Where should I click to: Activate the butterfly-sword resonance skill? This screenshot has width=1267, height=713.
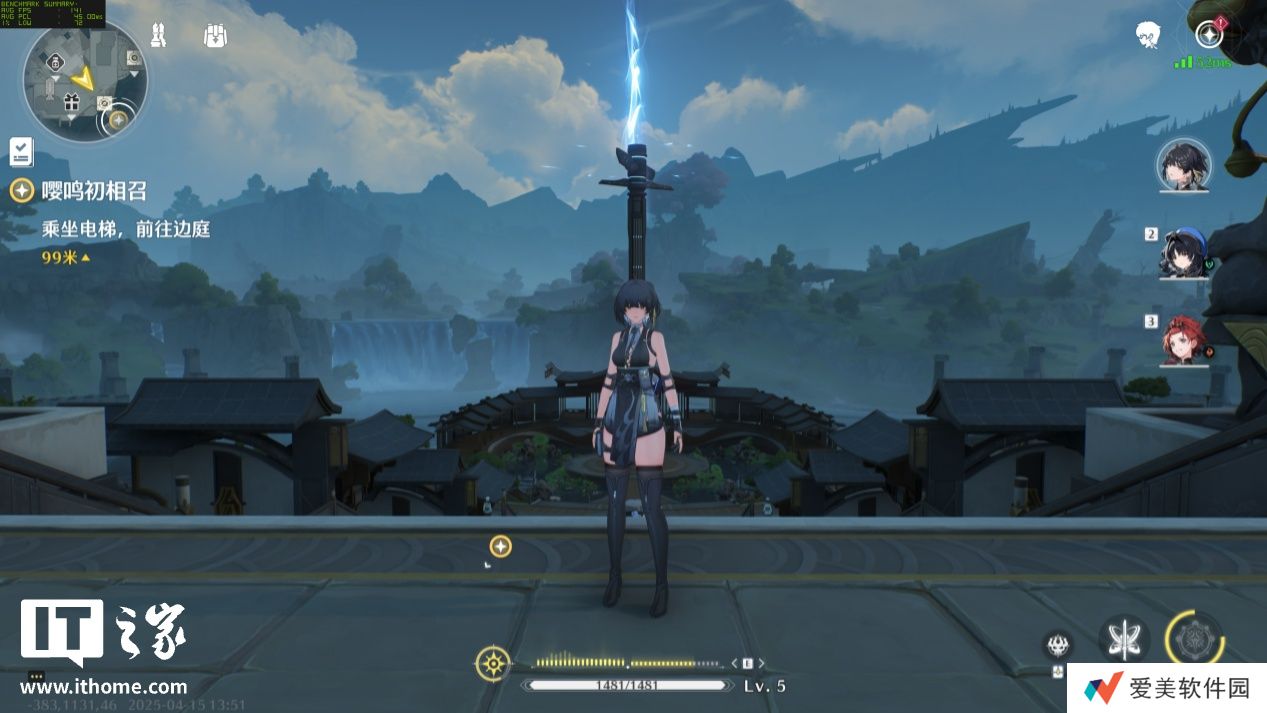pyautogui.click(x=1121, y=637)
